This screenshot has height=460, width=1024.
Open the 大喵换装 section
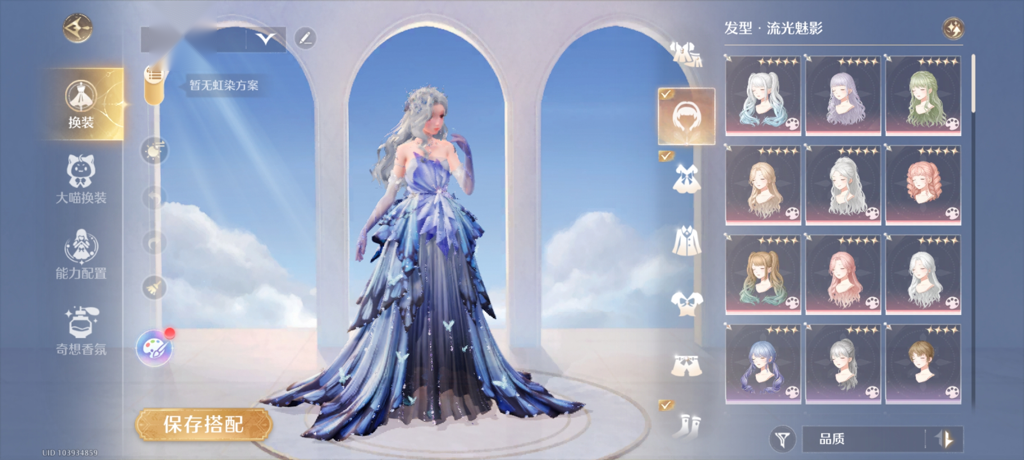tap(81, 179)
